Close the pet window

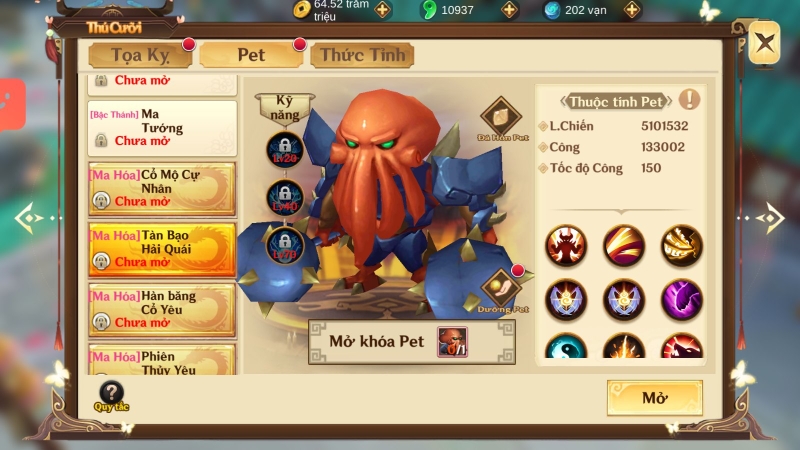(764, 43)
